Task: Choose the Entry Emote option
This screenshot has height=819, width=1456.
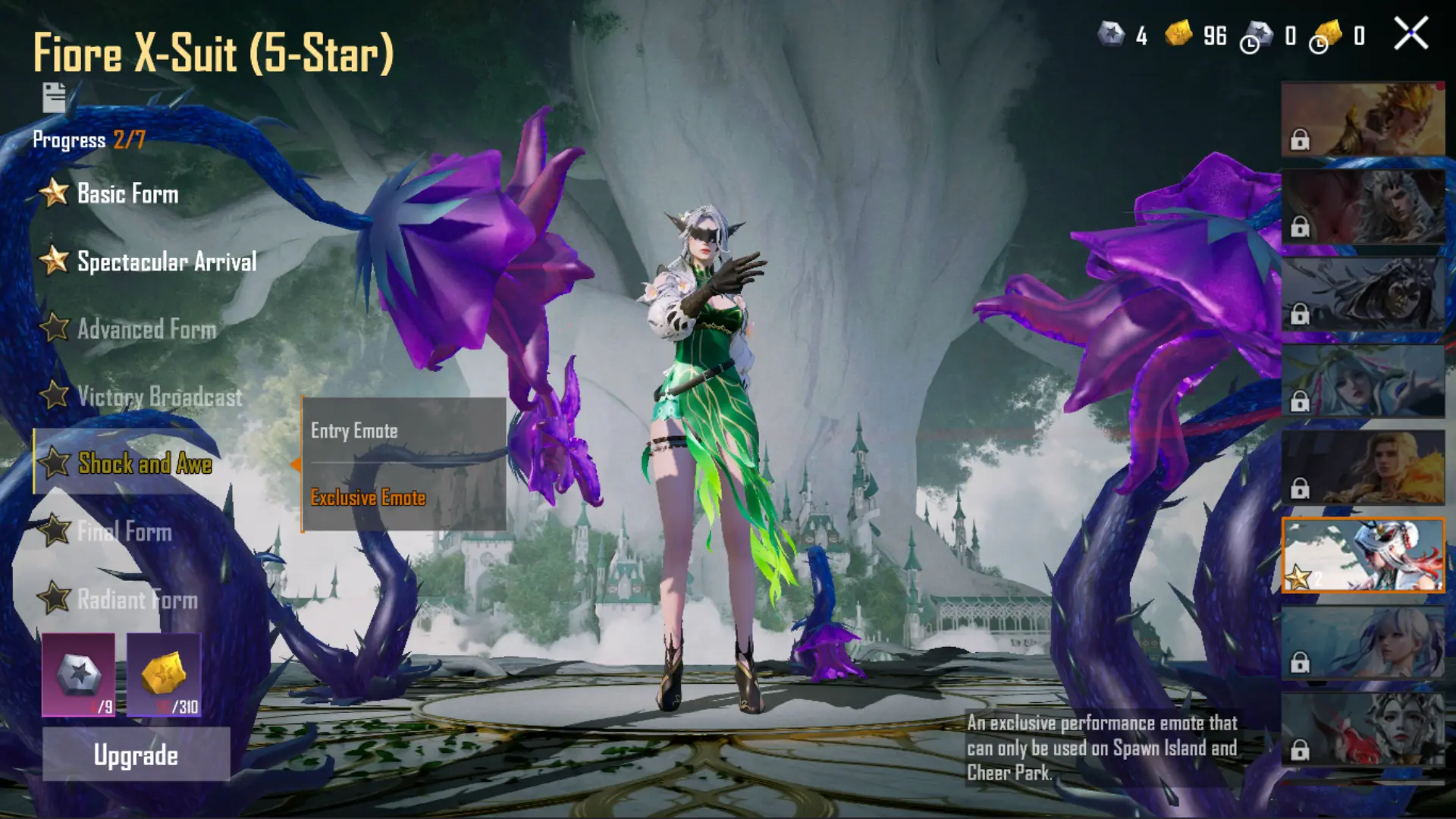Action: pos(354,431)
